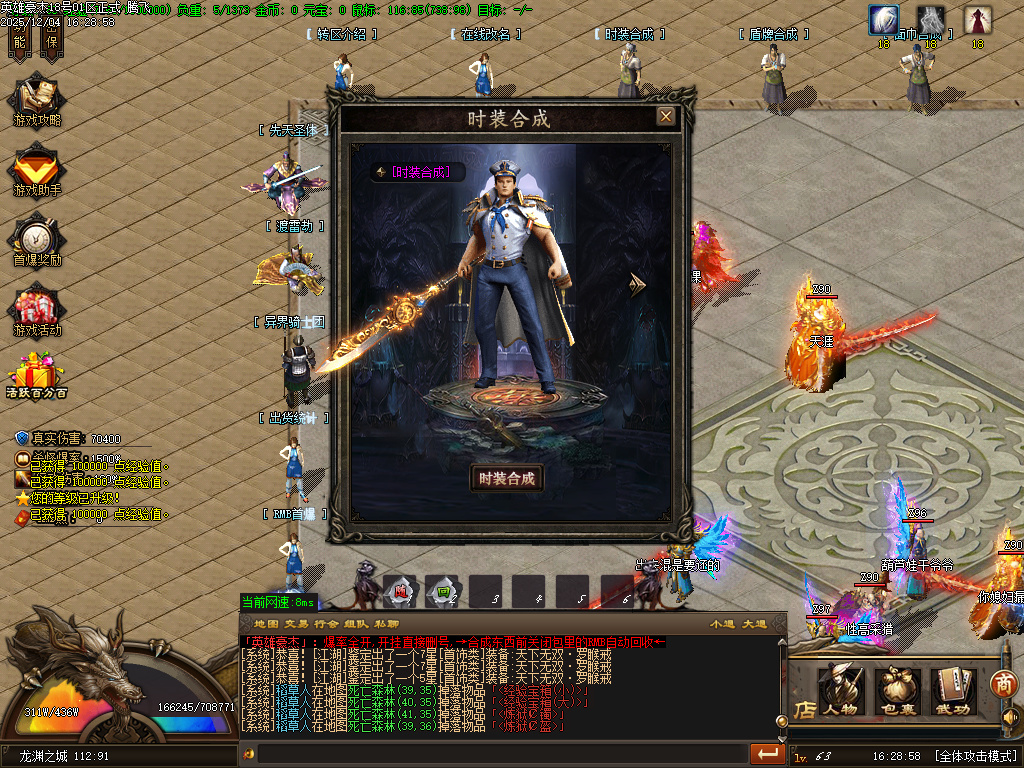The height and width of the screenshot is (768, 1024).
Task: Open the 活跃百分百 gift box
Action: 37,378
